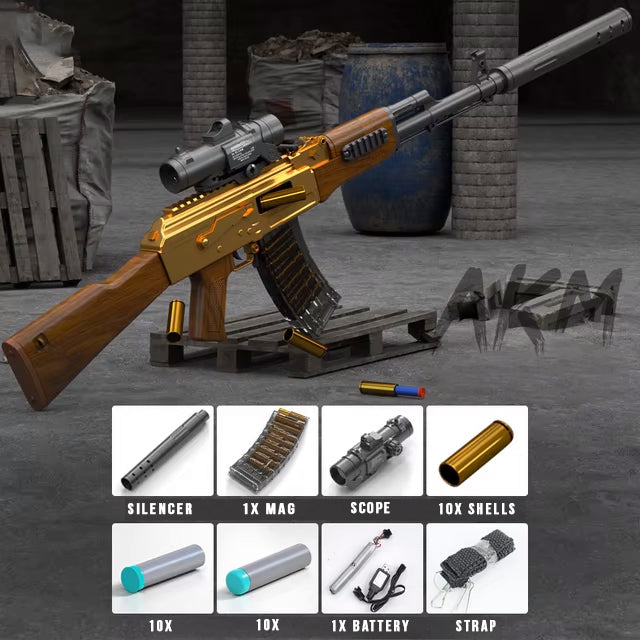
Task: Select the Silencer accessory tile
Action: [x=161, y=451]
